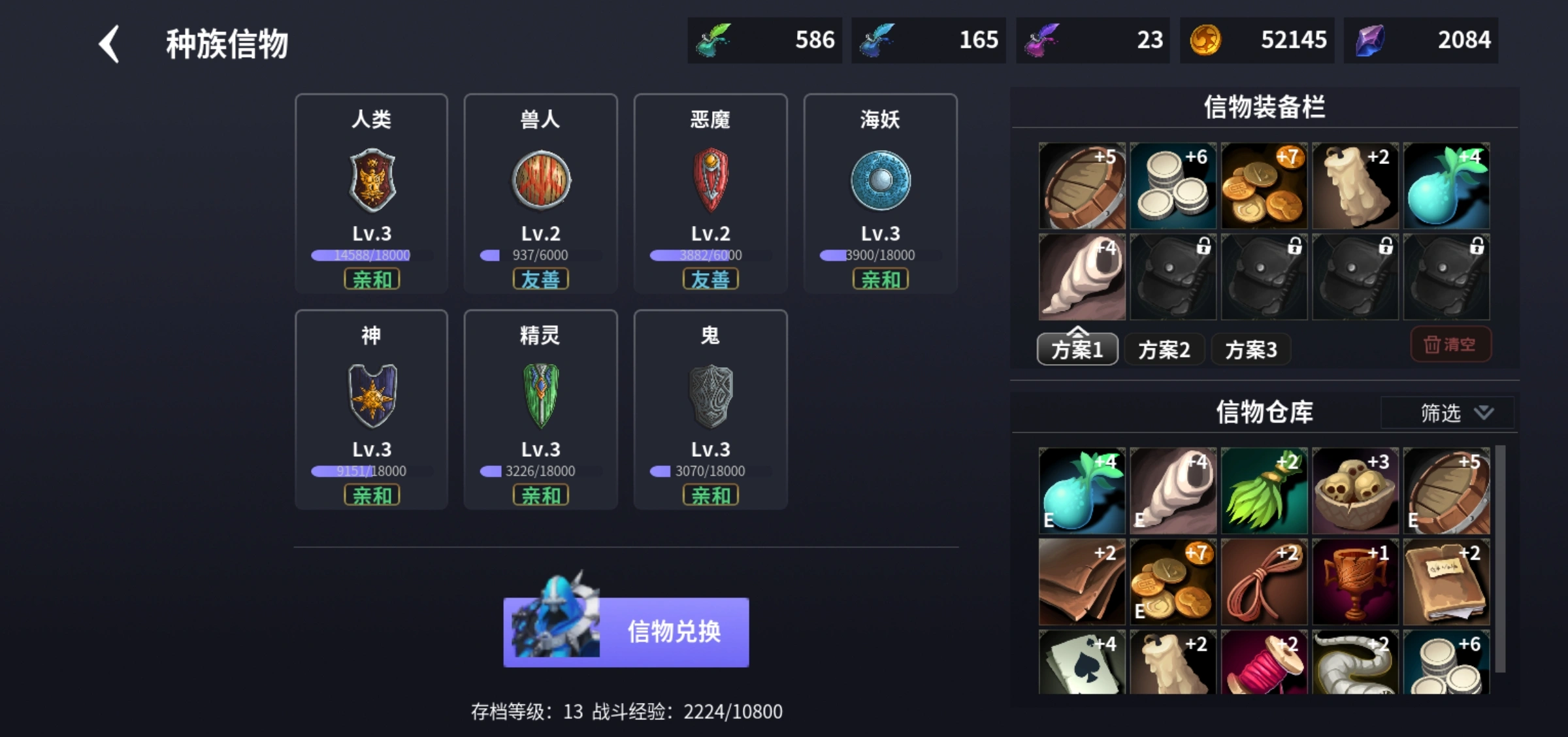
Task: Click the 海妖 blue disc icon
Action: [881, 181]
